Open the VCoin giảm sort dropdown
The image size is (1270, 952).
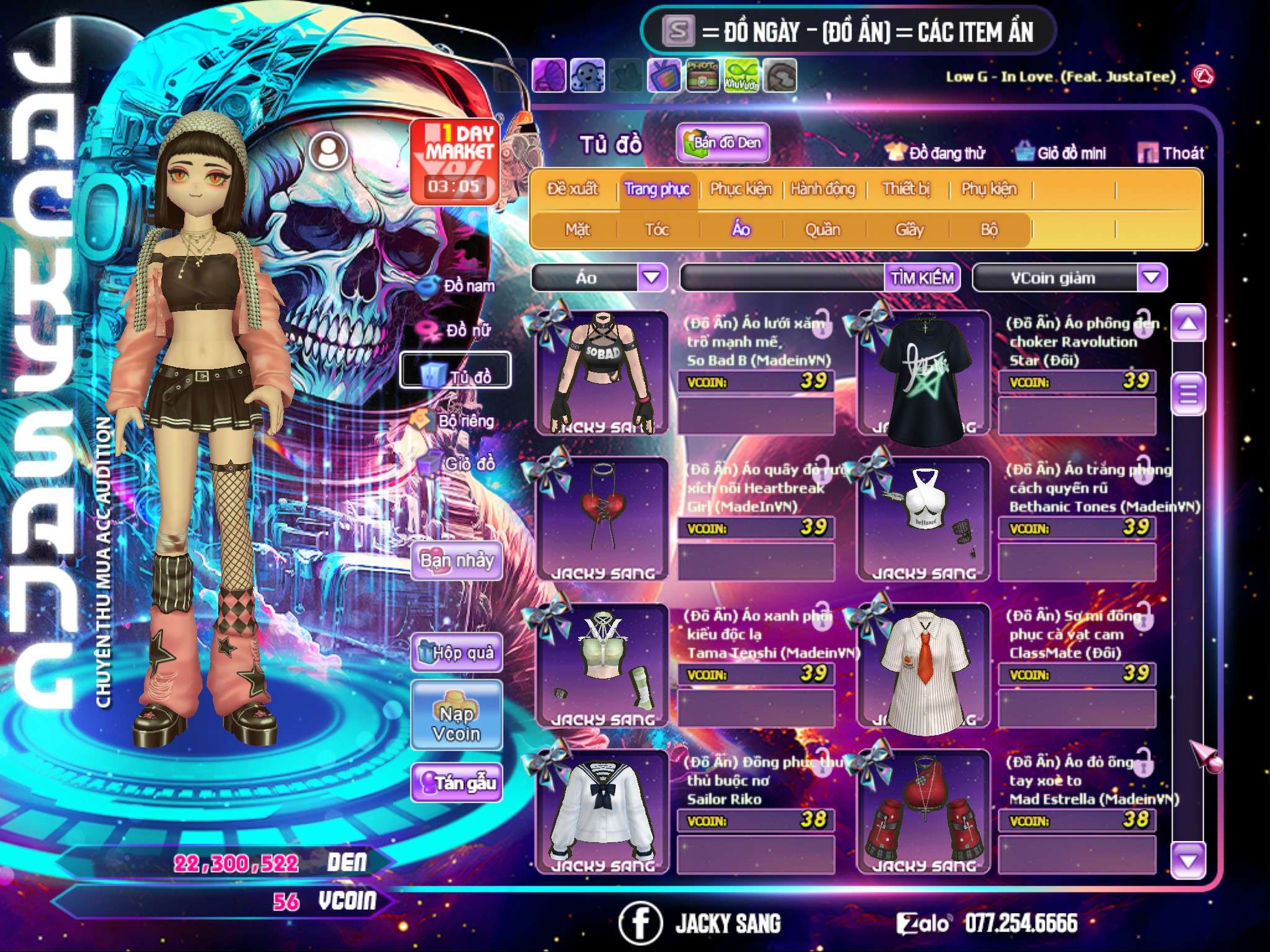tap(1152, 277)
